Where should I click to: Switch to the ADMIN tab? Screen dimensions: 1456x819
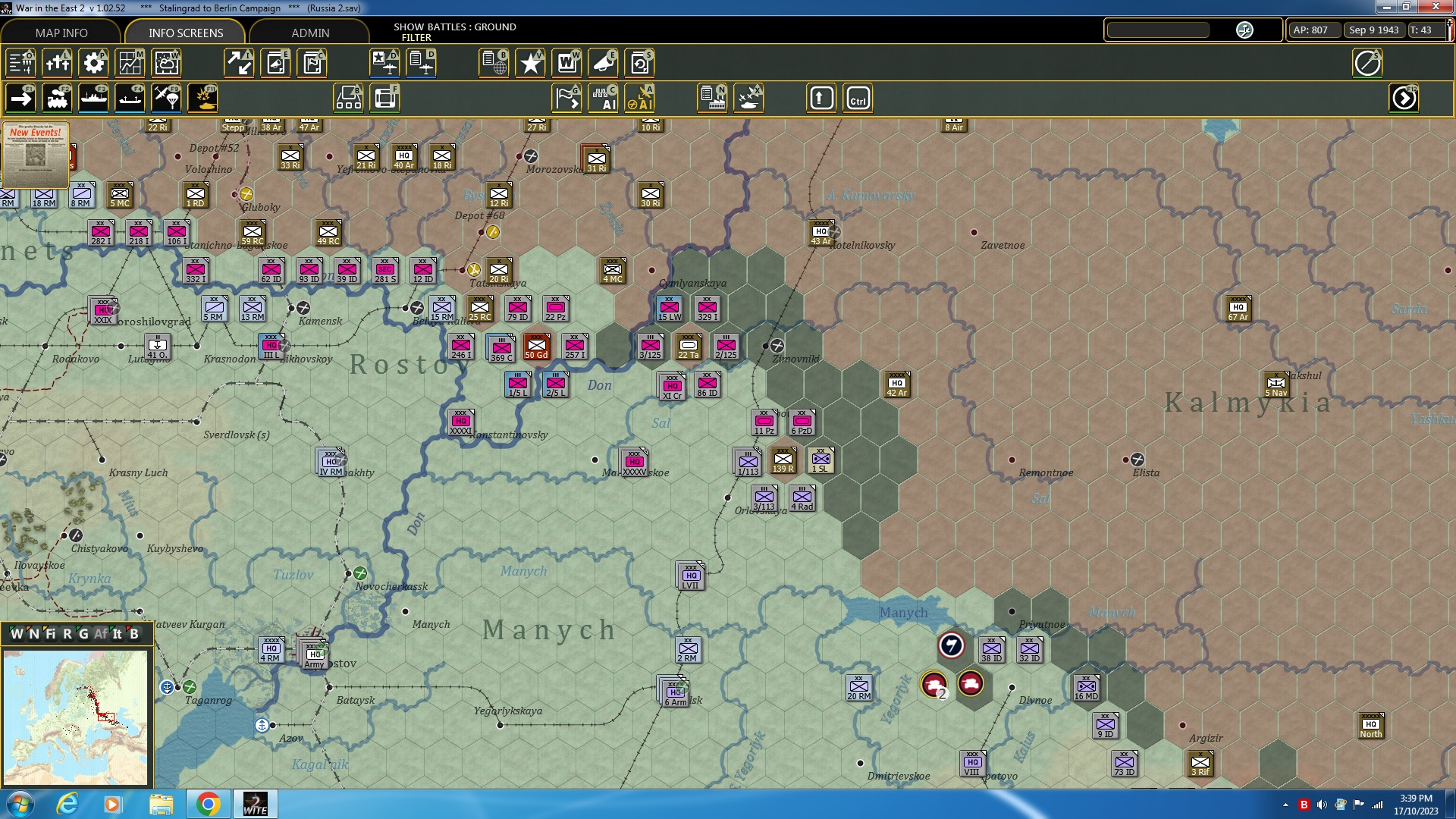pos(311,33)
